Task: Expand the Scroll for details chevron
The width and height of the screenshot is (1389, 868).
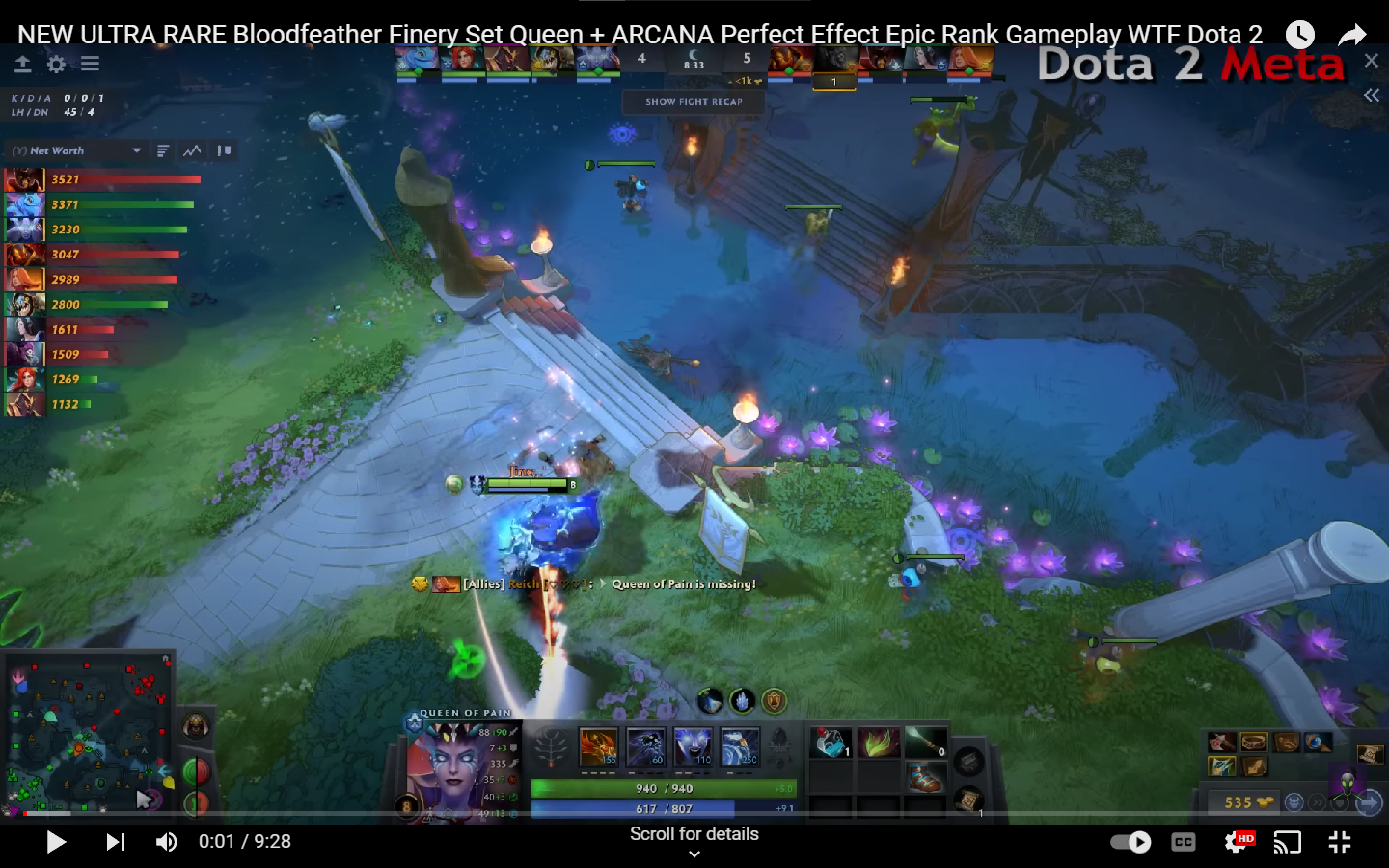Action: pos(694,853)
